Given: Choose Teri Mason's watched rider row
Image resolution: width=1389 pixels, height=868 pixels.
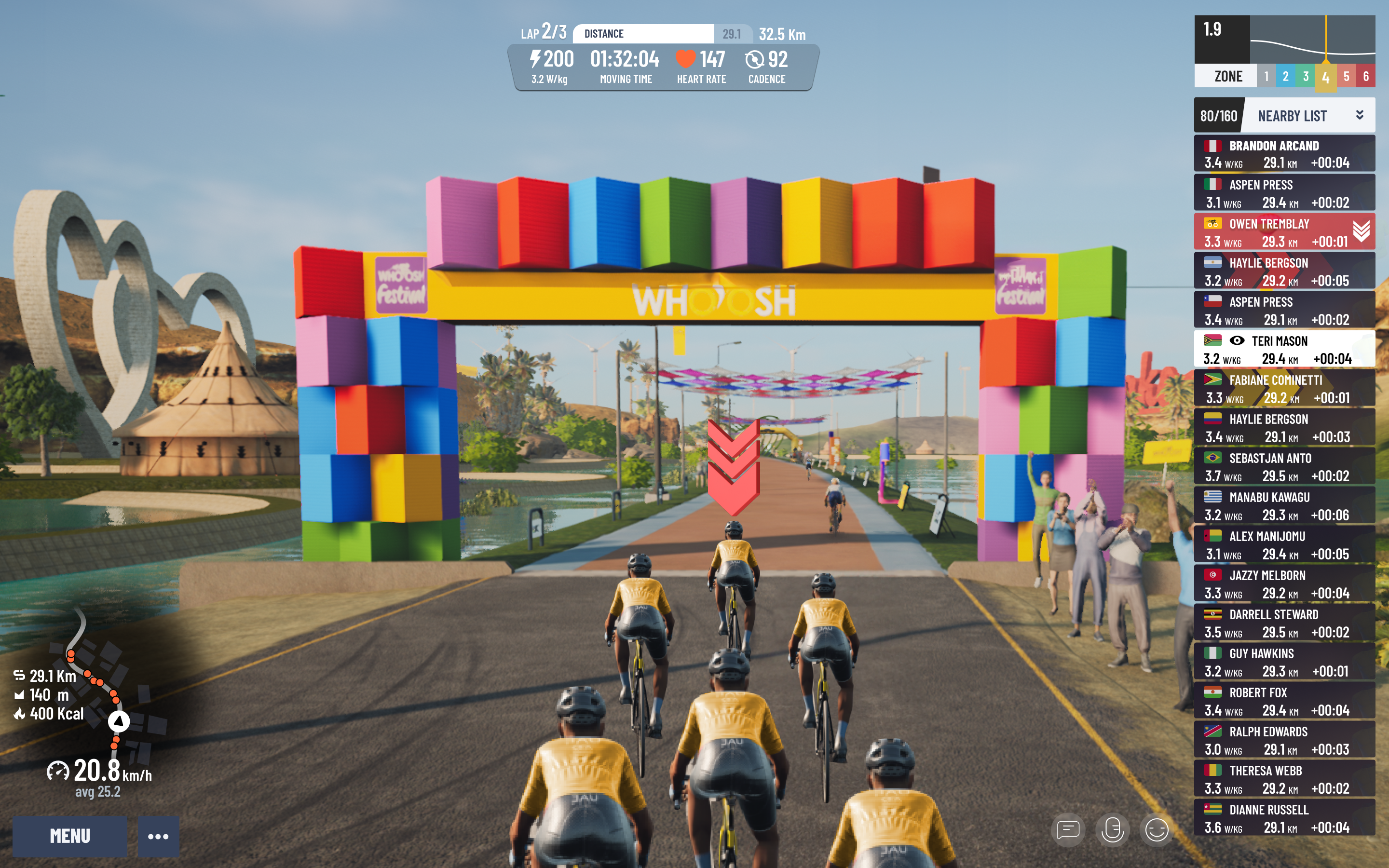Looking at the screenshot, I should pyautogui.click(x=1284, y=349).
